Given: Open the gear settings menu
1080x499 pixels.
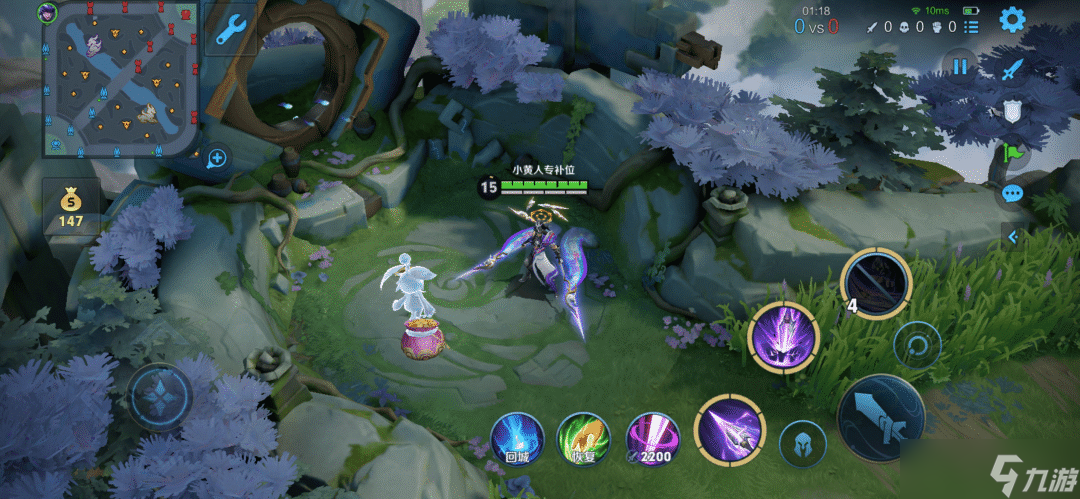Looking at the screenshot, I should [x=1012, y=19].
